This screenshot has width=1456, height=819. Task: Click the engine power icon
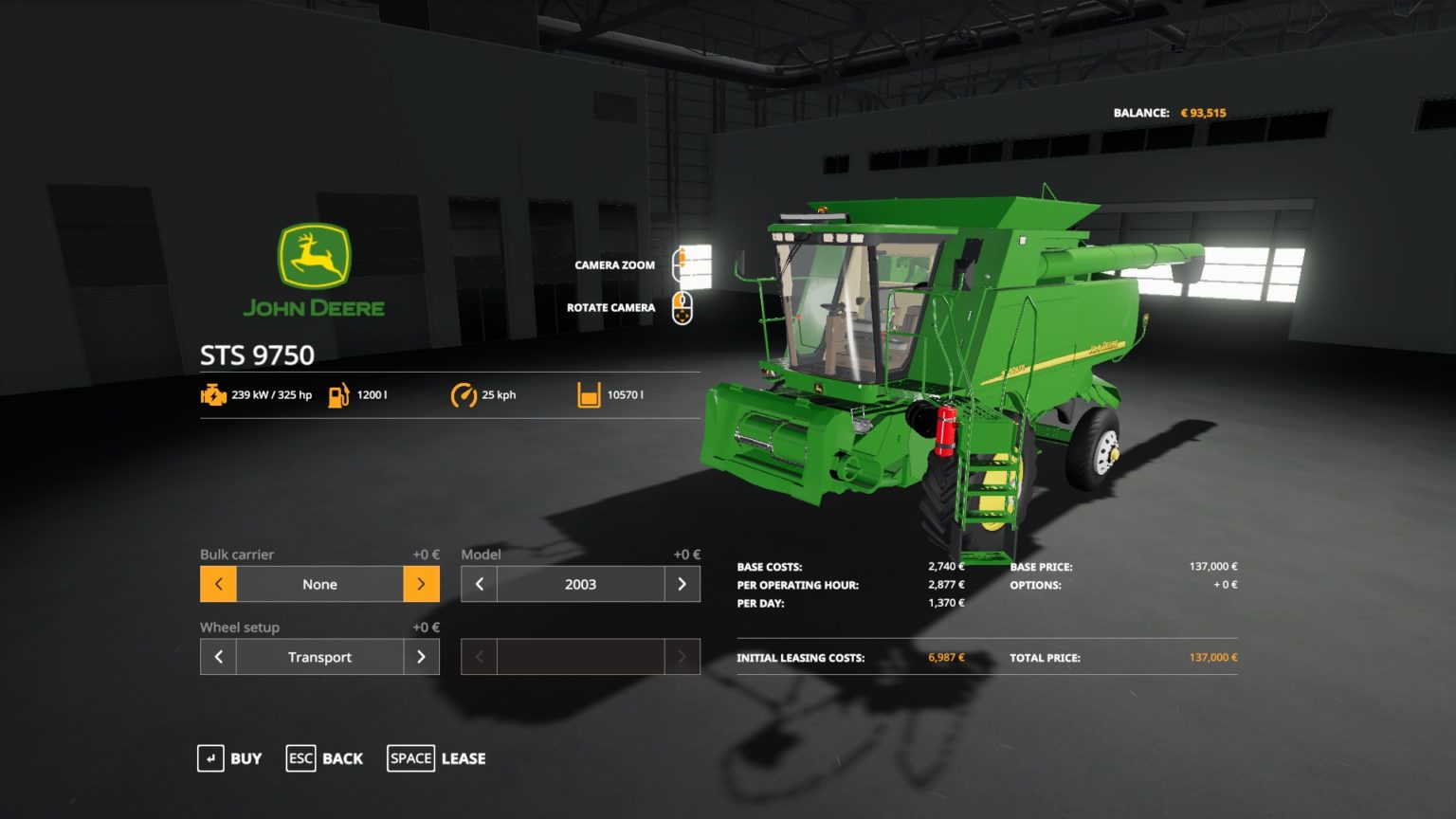(214, 394)
